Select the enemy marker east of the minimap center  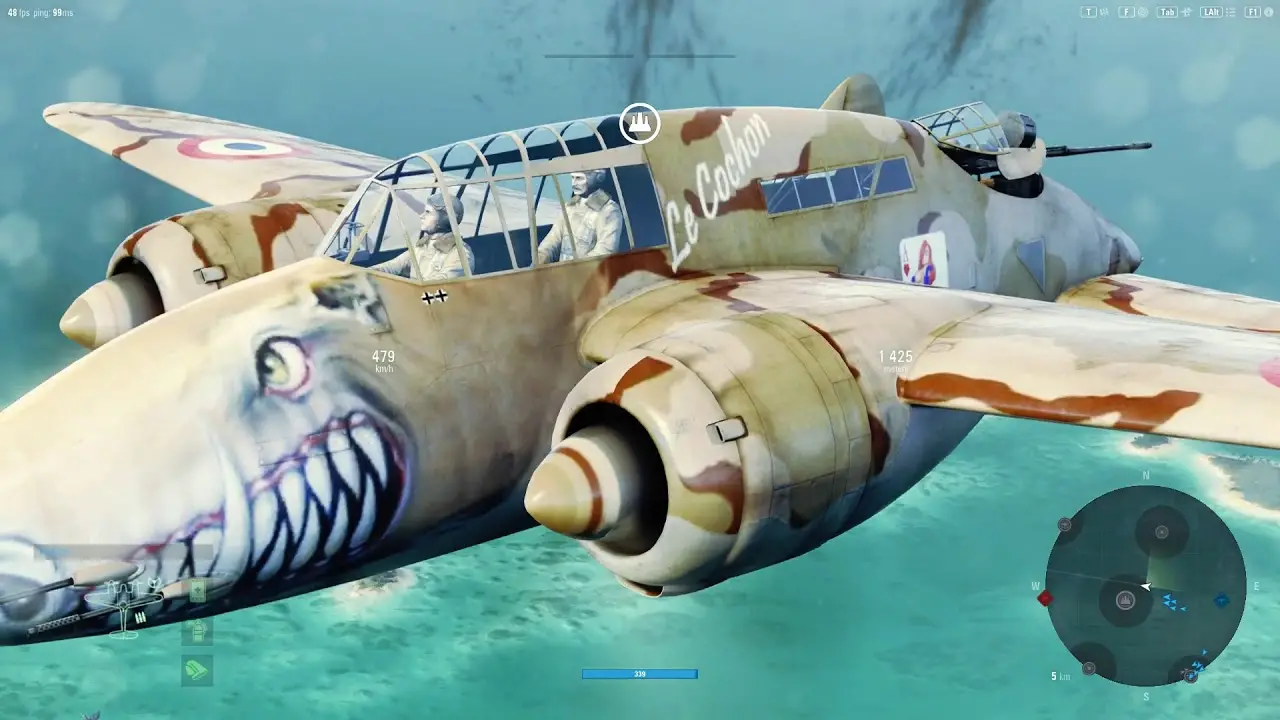click(x=1220, y=600)
